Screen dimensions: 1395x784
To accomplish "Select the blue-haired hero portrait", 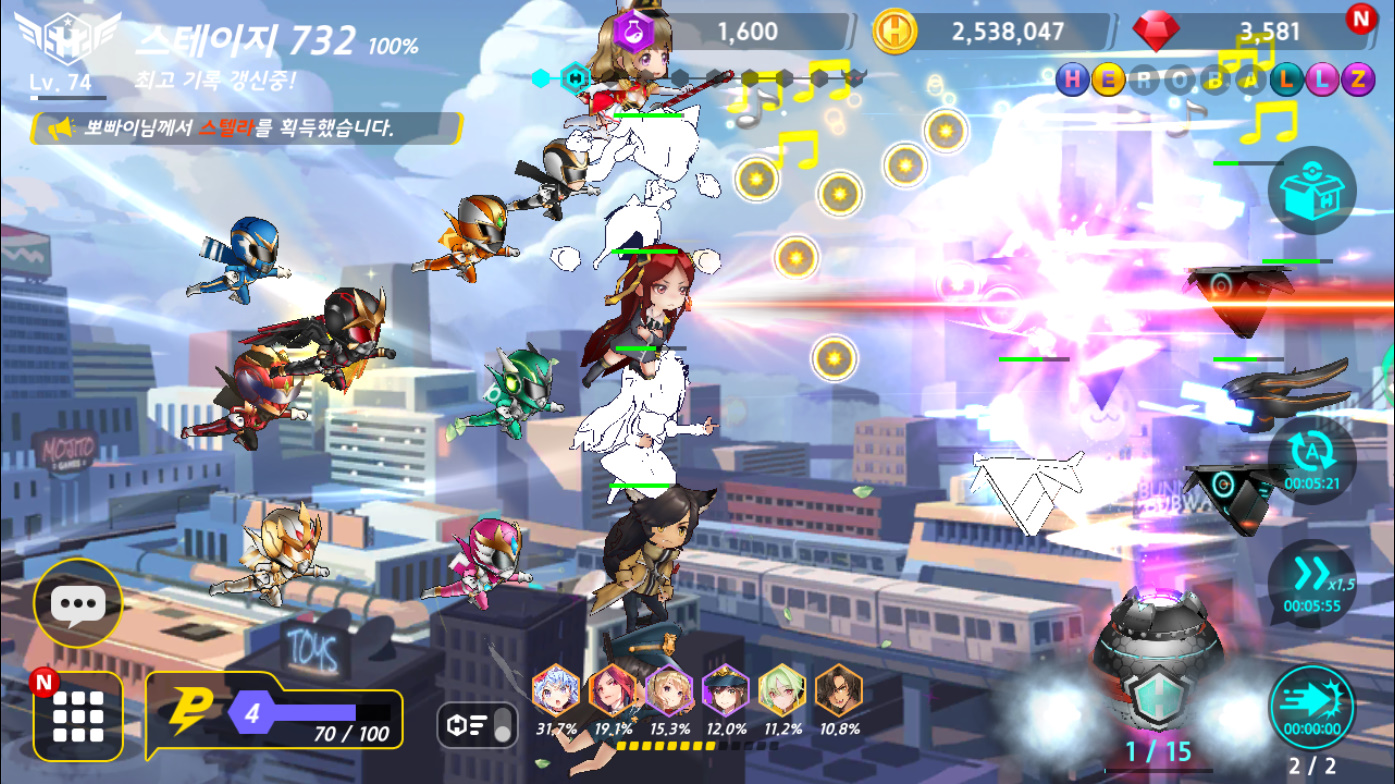I will (556, 690).
